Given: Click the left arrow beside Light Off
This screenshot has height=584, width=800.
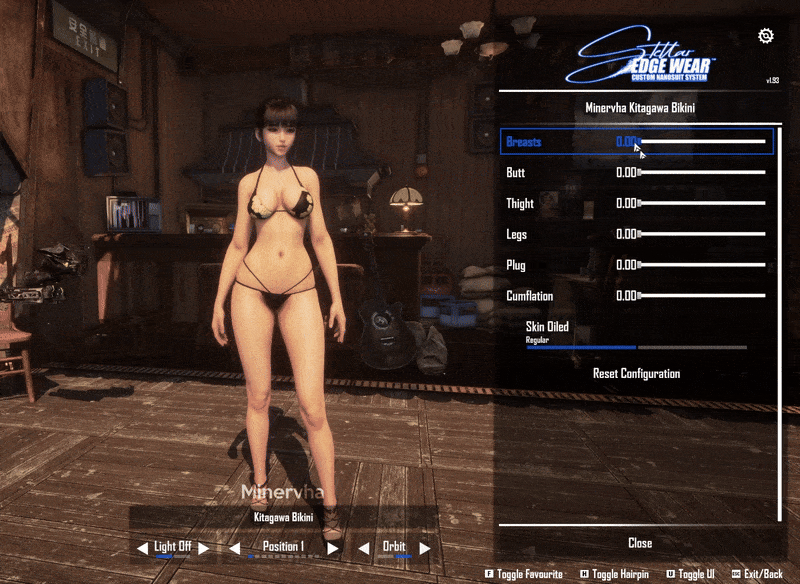Looking at the screenshot, I should 143,548.
